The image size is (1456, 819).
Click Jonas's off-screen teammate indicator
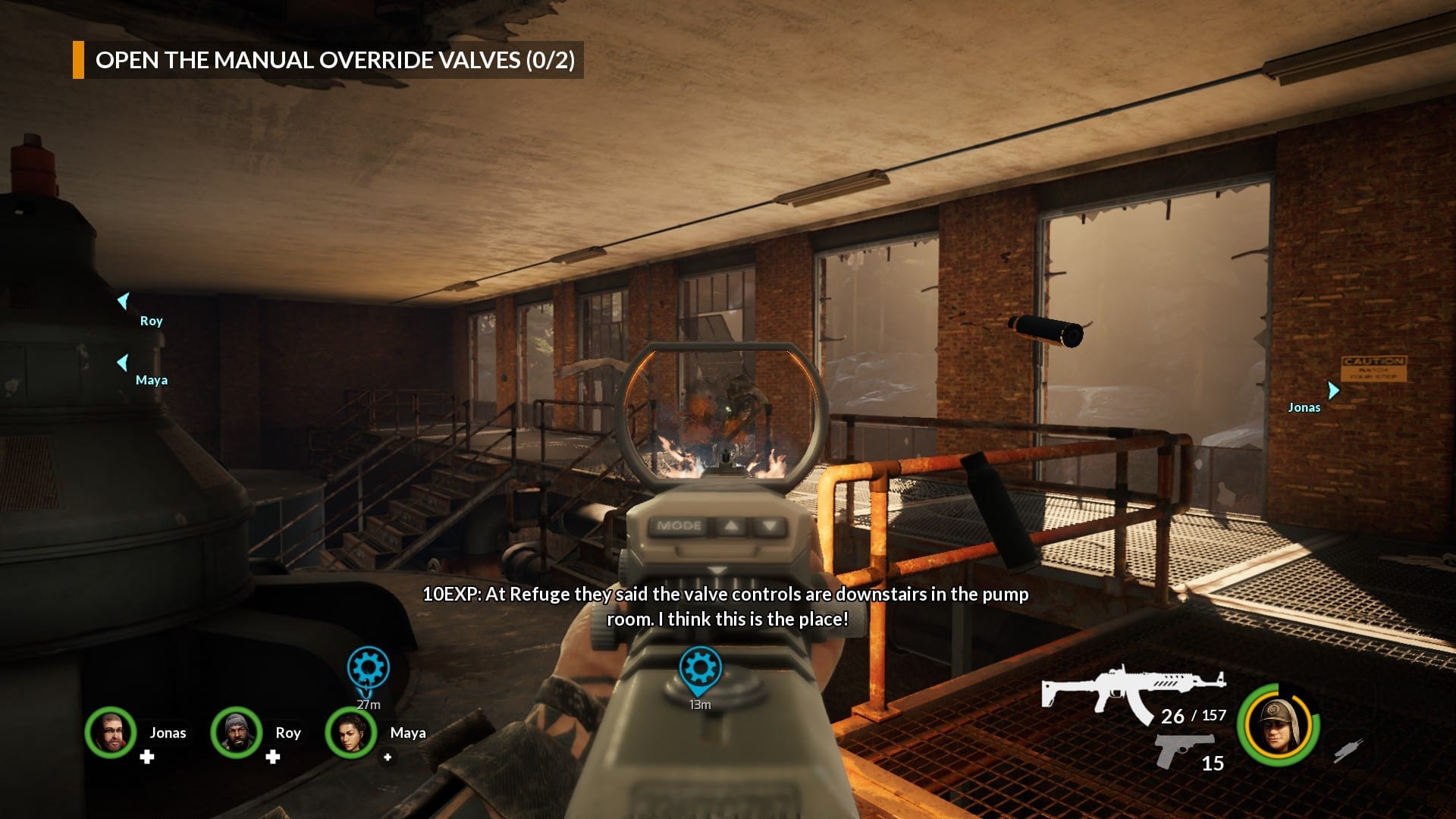[x=1333, y=390]
